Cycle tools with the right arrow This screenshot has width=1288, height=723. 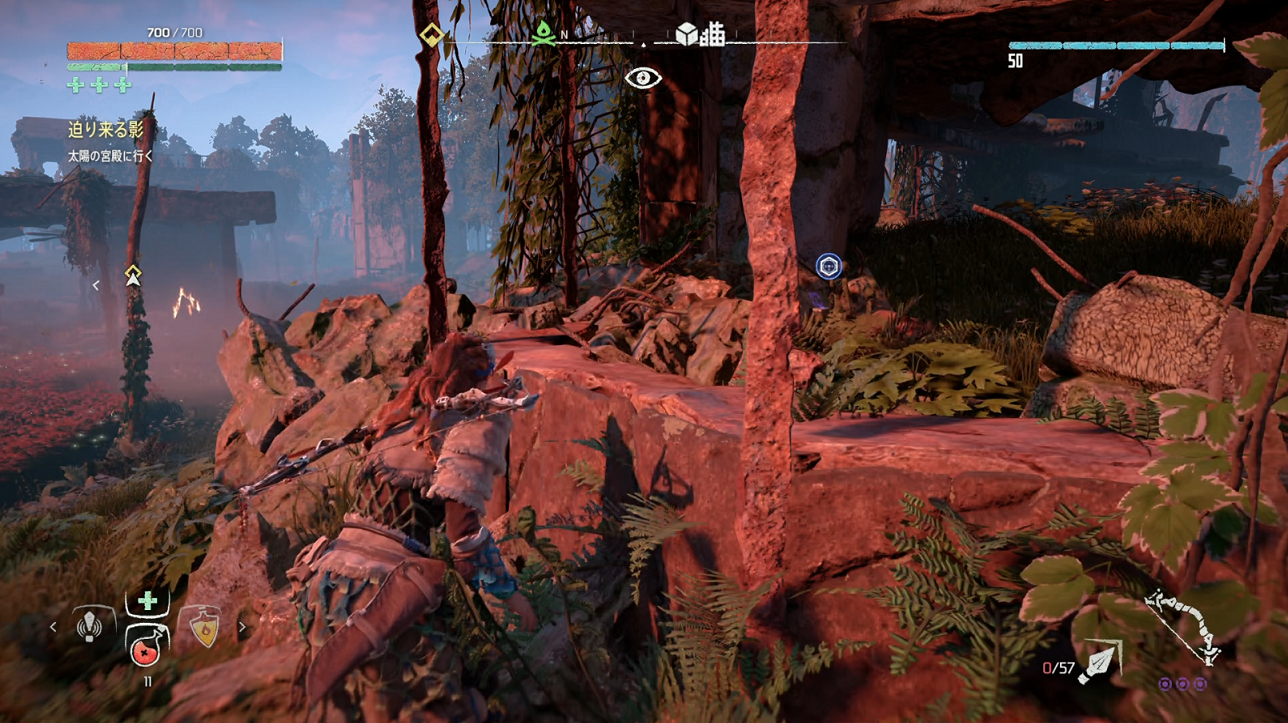coord(242,628)
